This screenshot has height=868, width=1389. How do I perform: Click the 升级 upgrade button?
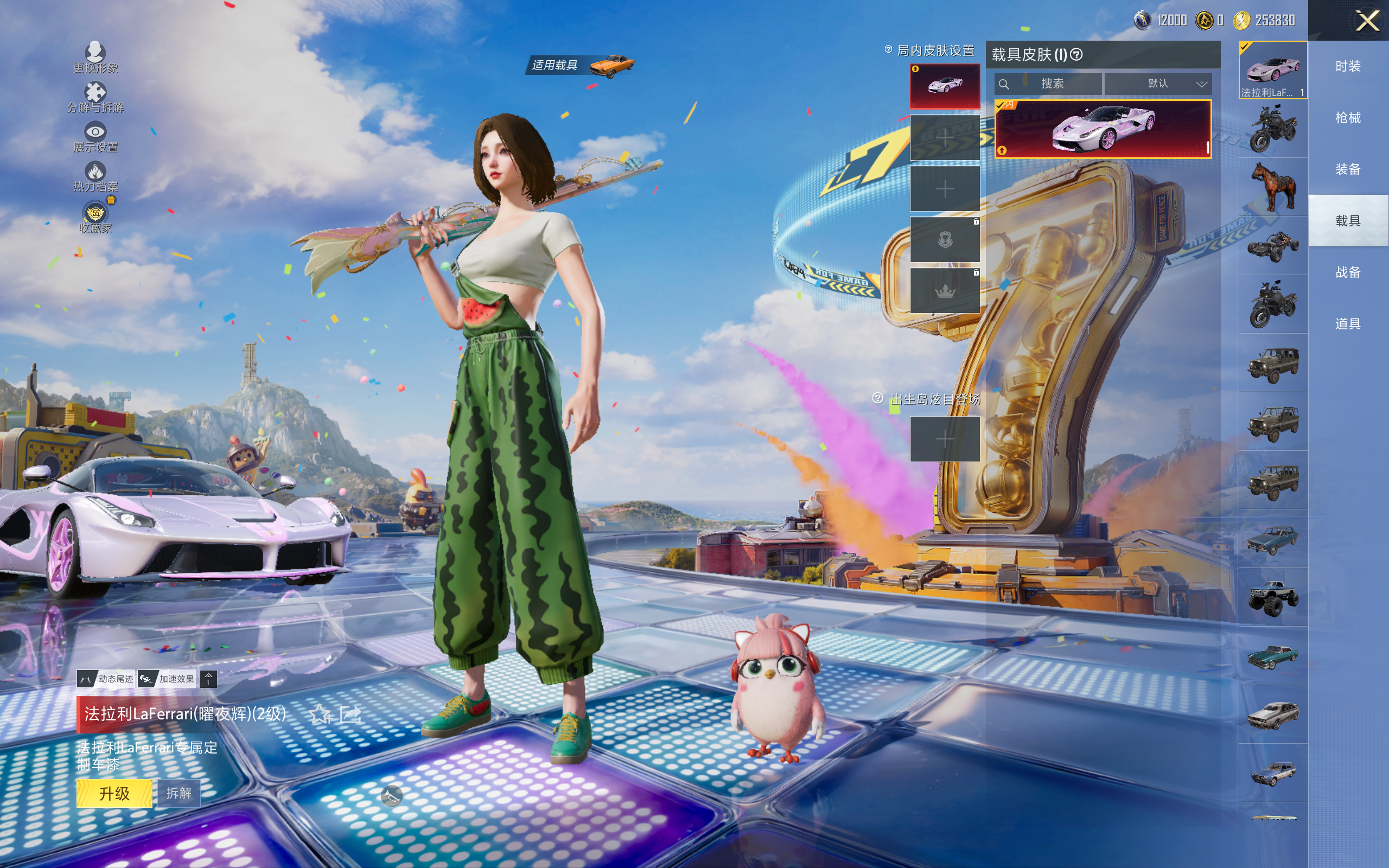click(114, 793)
